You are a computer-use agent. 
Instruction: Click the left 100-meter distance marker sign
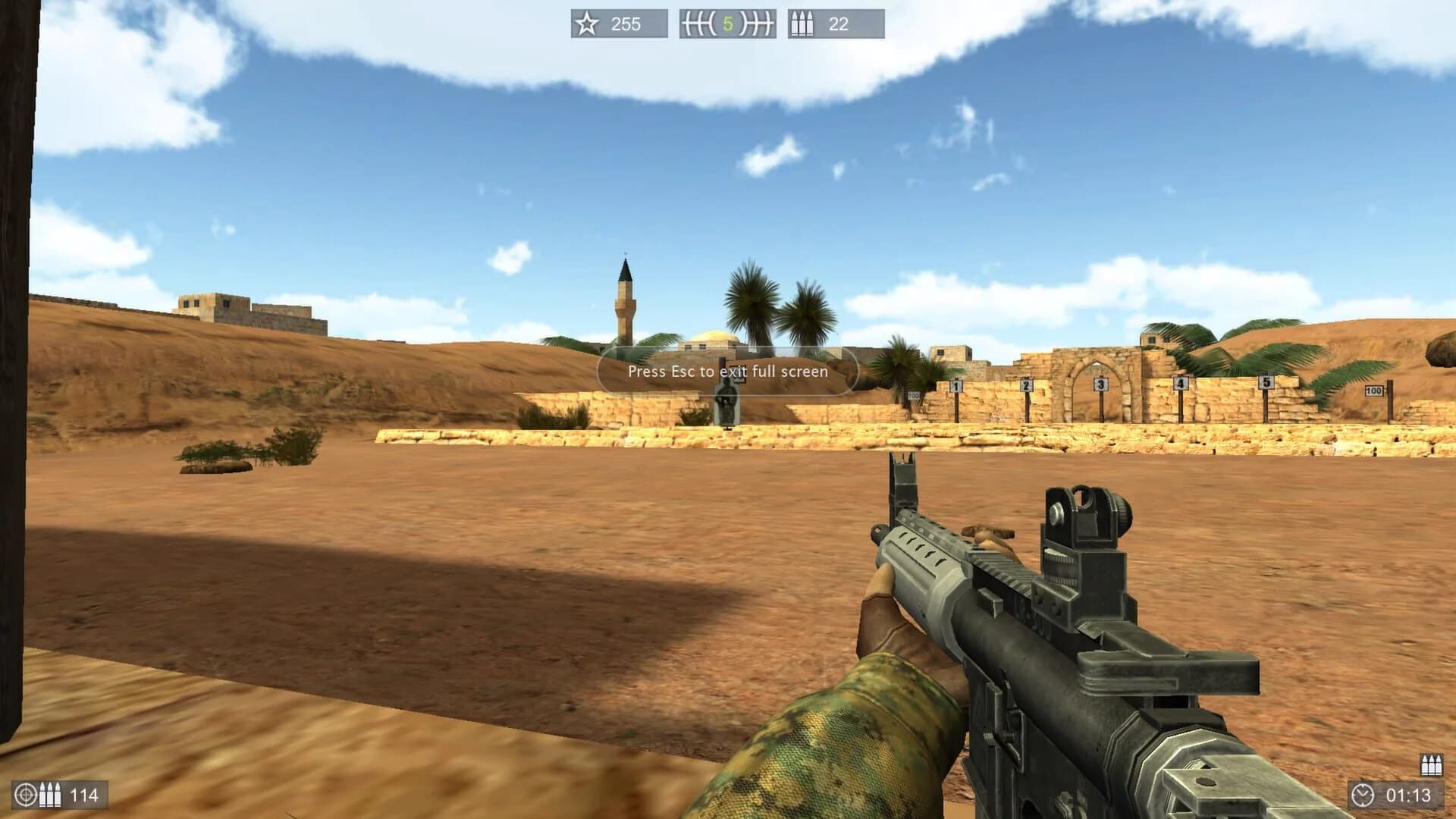tap(913, 394)
